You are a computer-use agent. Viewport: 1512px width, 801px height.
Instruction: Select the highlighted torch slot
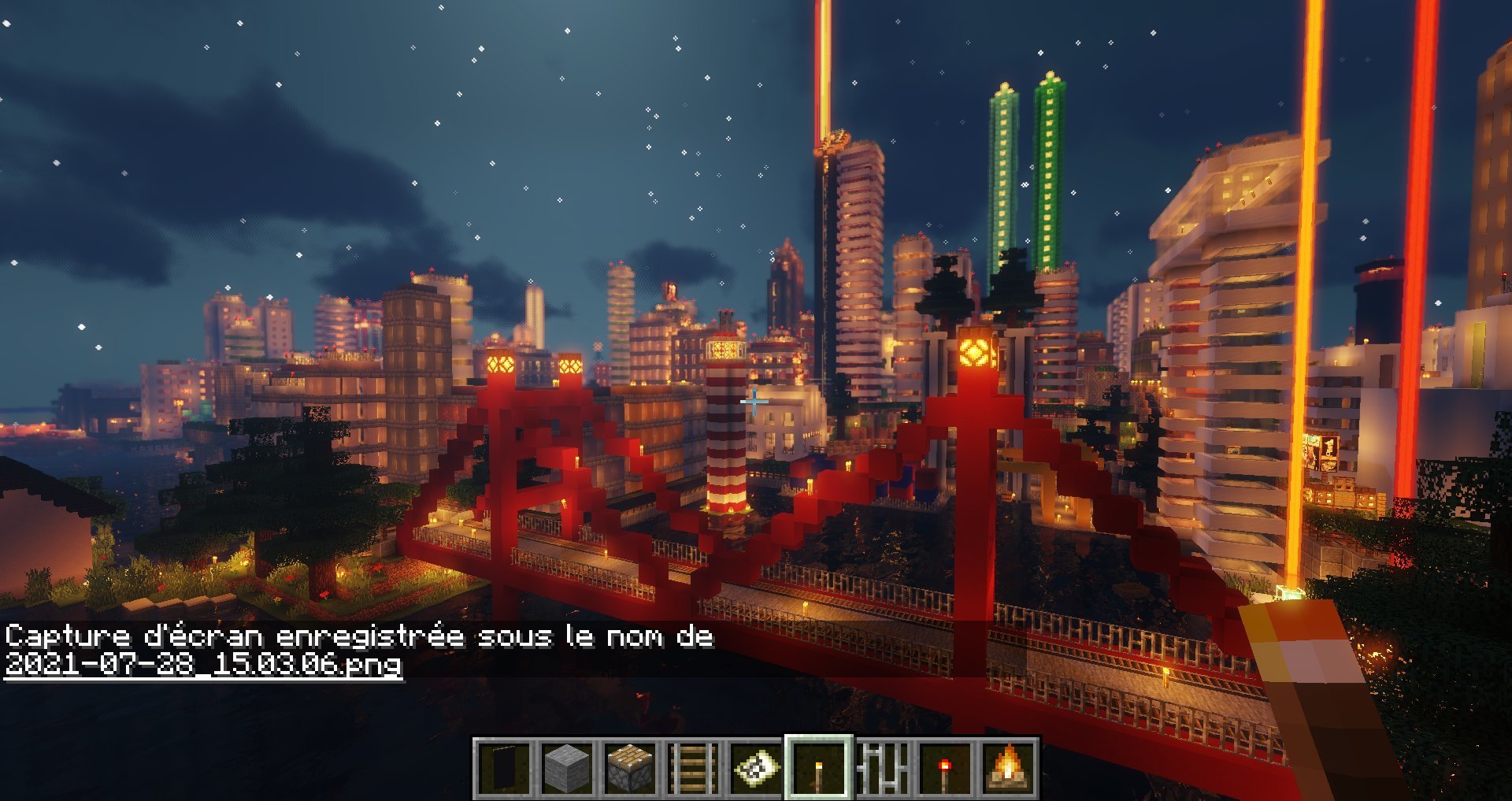(x=819, y=768)
